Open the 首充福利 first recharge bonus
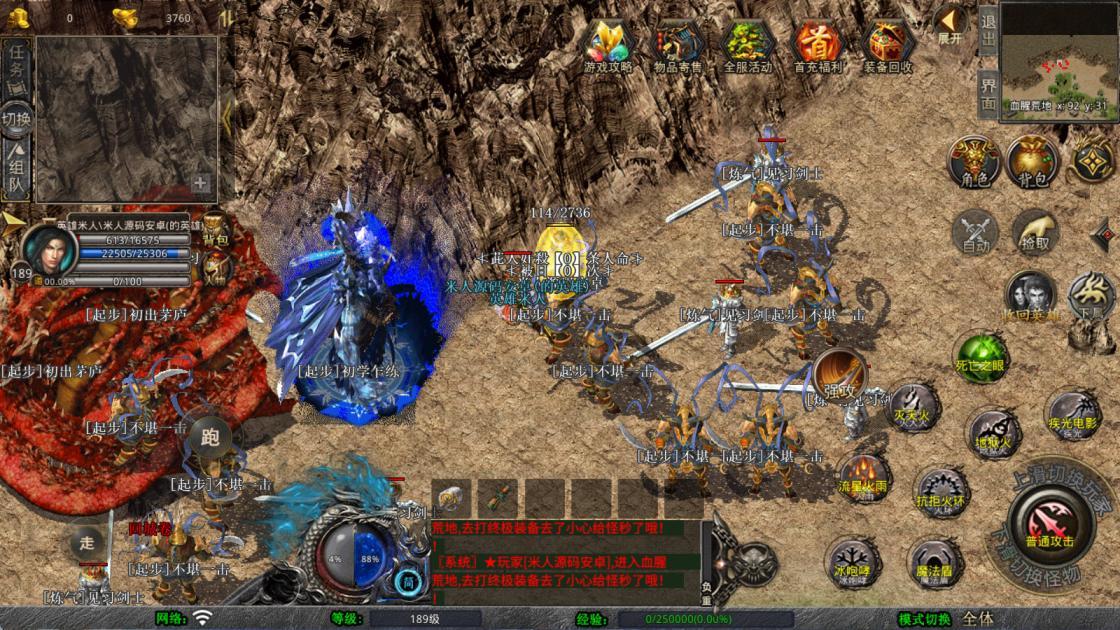This screenshot has width=1120, height=630. coord(816,44)
